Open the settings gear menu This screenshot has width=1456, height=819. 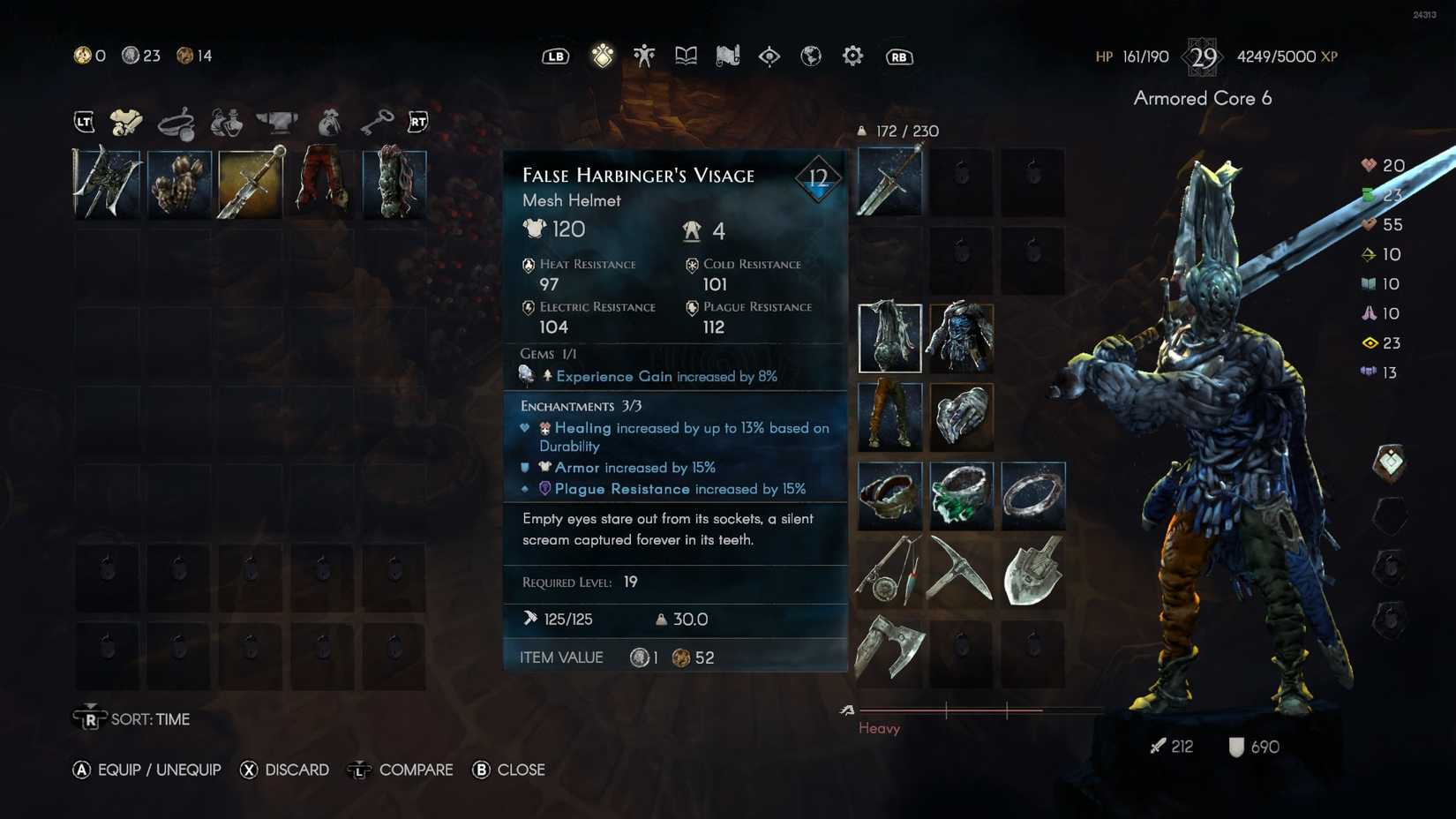click(x=852, y=56)
